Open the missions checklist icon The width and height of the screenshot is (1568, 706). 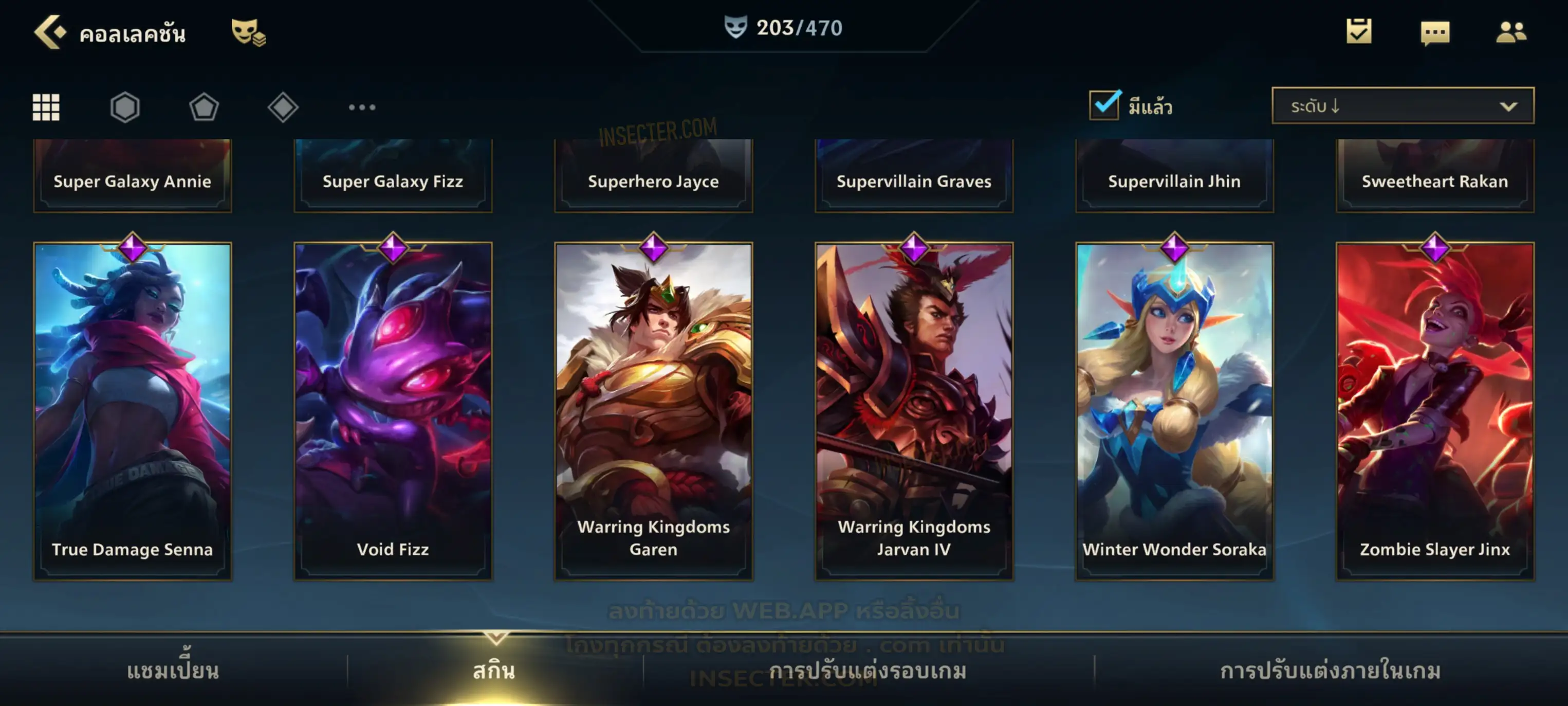click(x=1359, y=32)
